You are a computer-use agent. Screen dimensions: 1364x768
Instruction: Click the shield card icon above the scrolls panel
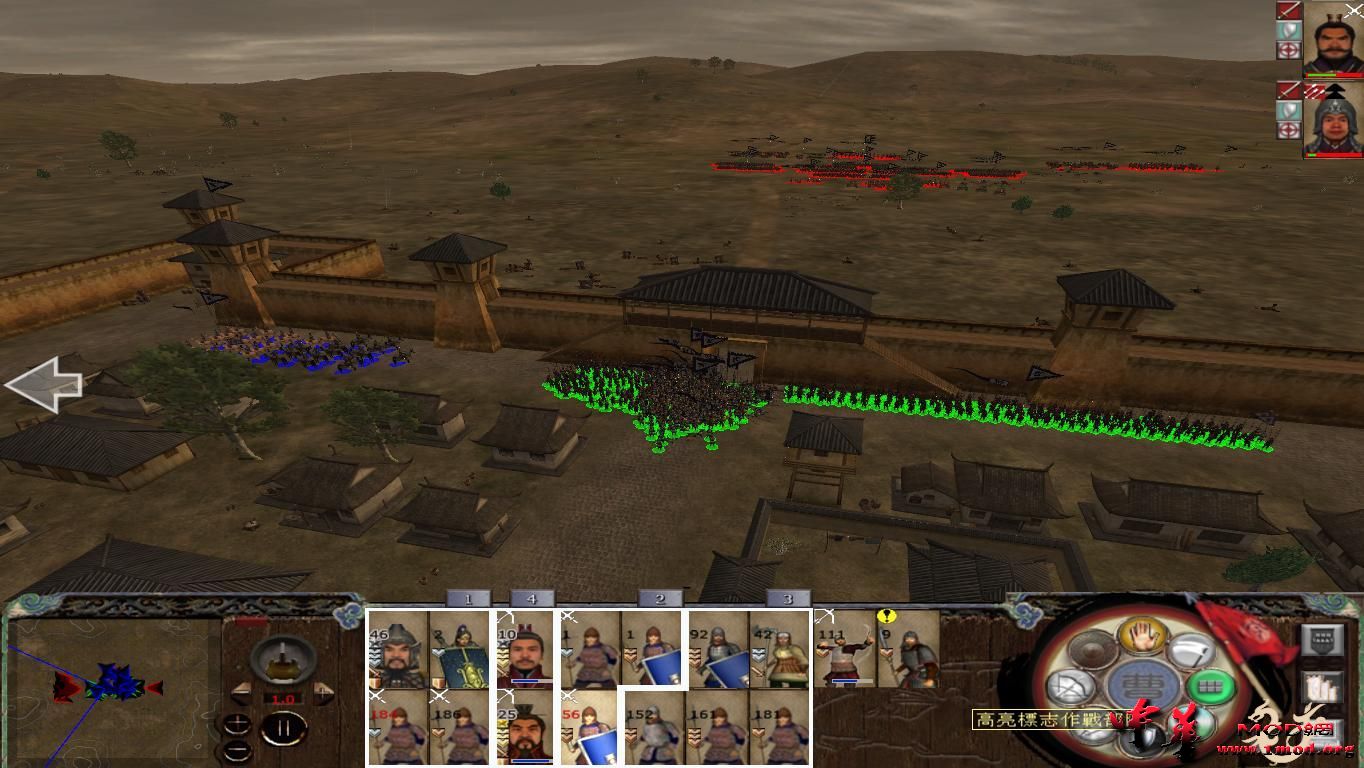point(1322,640)
